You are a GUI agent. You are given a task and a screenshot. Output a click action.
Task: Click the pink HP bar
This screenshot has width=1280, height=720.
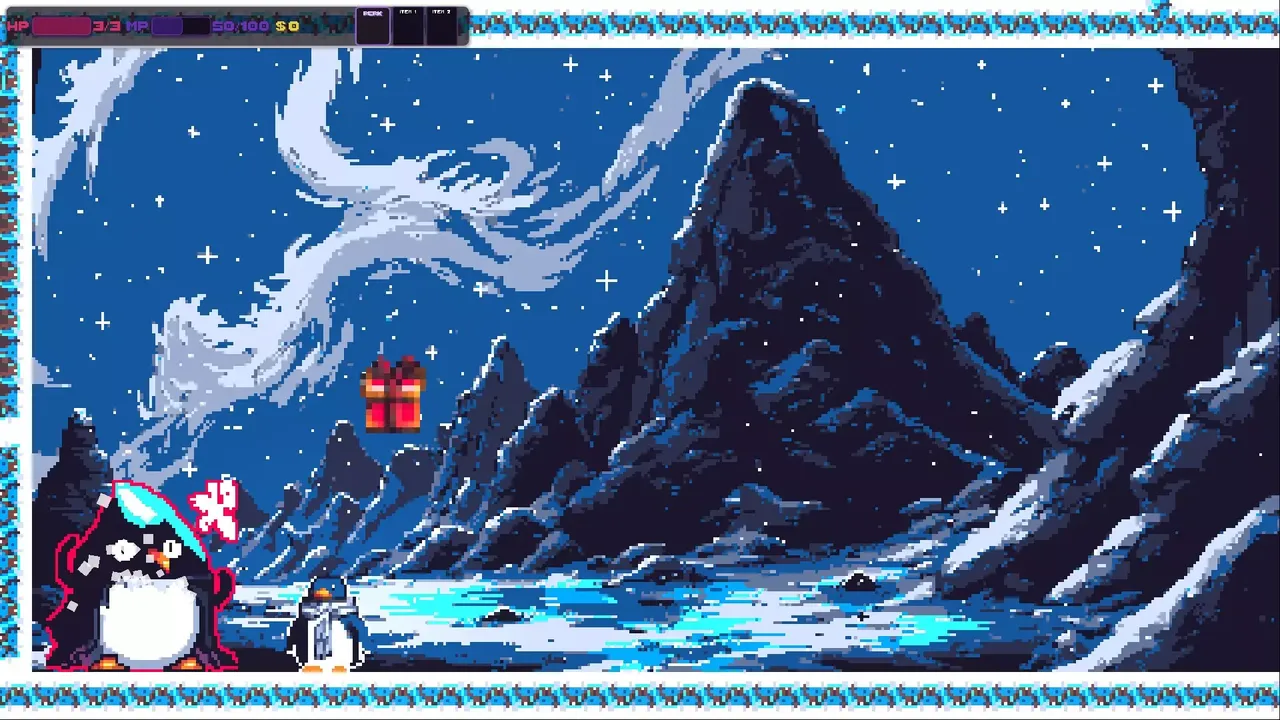pyautogui.click(x=62, y=25)
